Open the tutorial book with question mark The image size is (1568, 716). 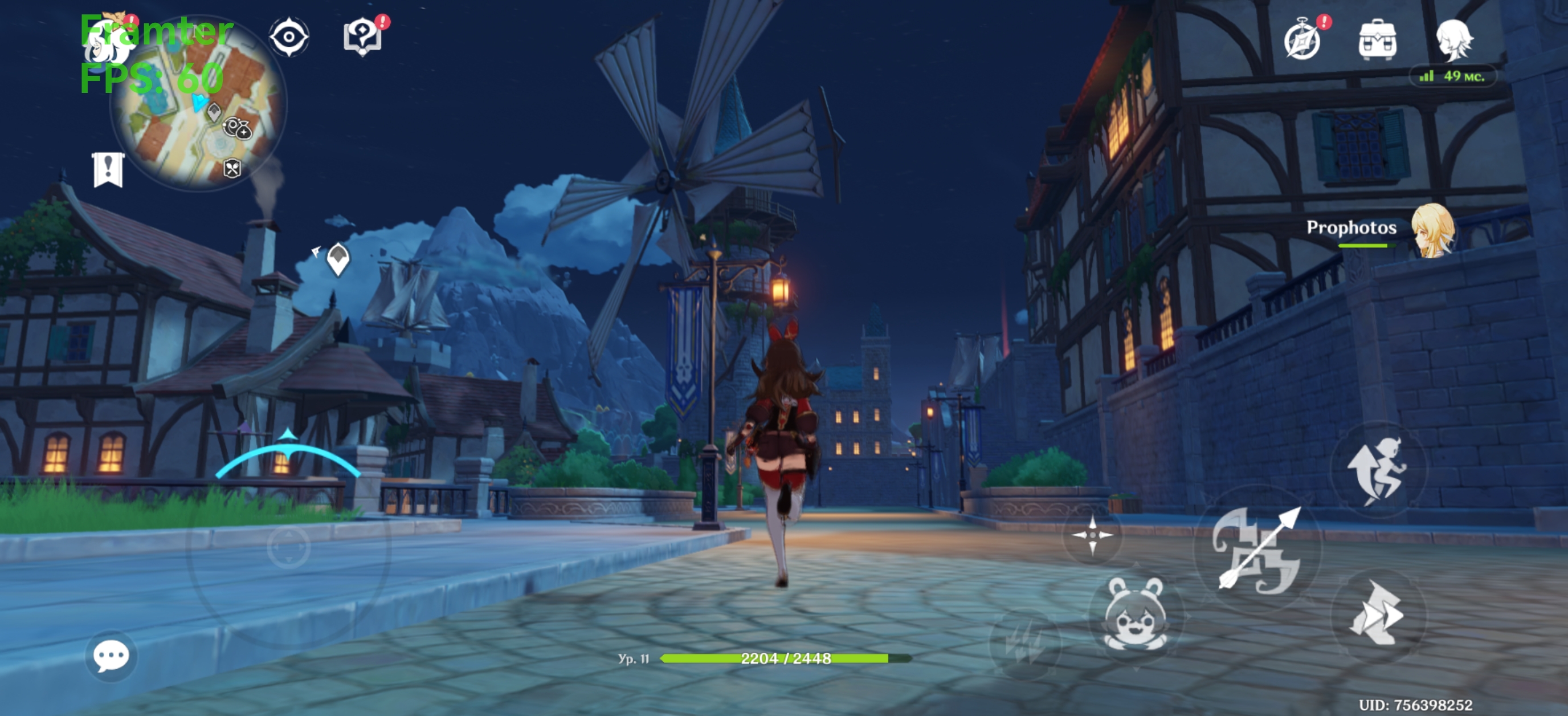363,36
